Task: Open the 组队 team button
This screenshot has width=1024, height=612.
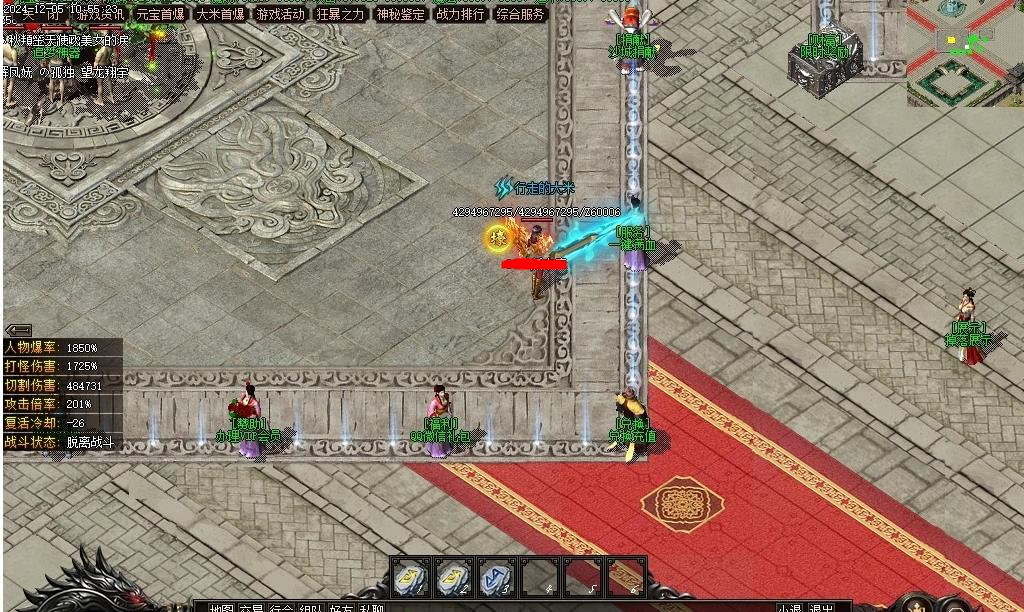Action: pos(311,607)
